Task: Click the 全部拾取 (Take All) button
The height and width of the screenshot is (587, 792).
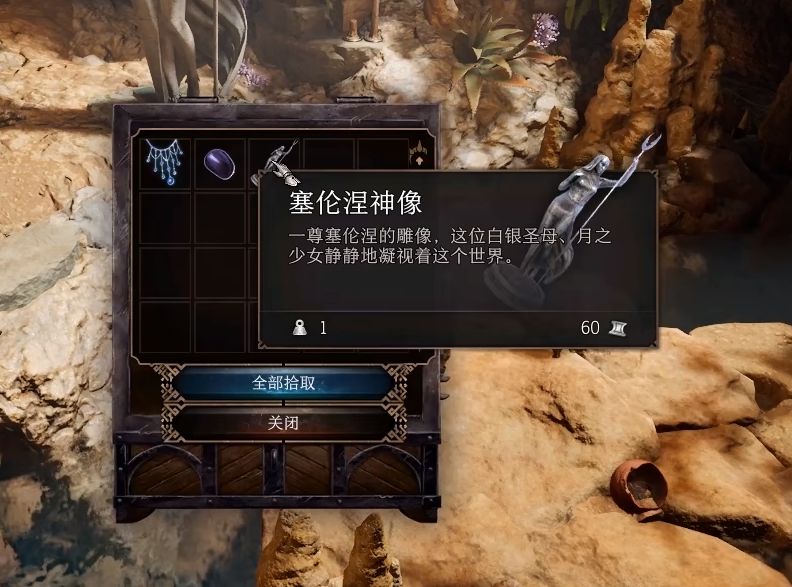Action: (x=283, y=383)
